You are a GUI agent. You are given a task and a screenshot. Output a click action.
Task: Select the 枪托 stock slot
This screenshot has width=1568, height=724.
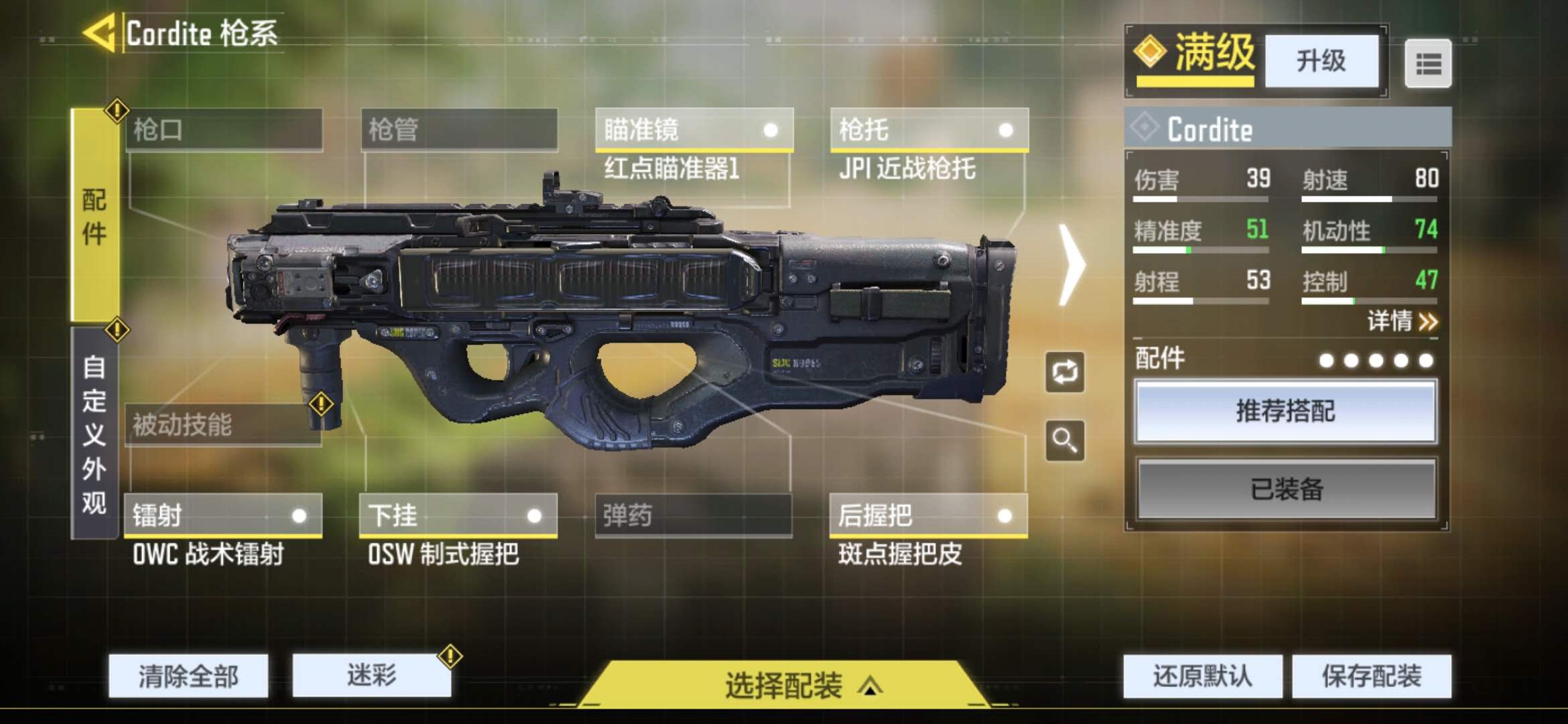929,129
